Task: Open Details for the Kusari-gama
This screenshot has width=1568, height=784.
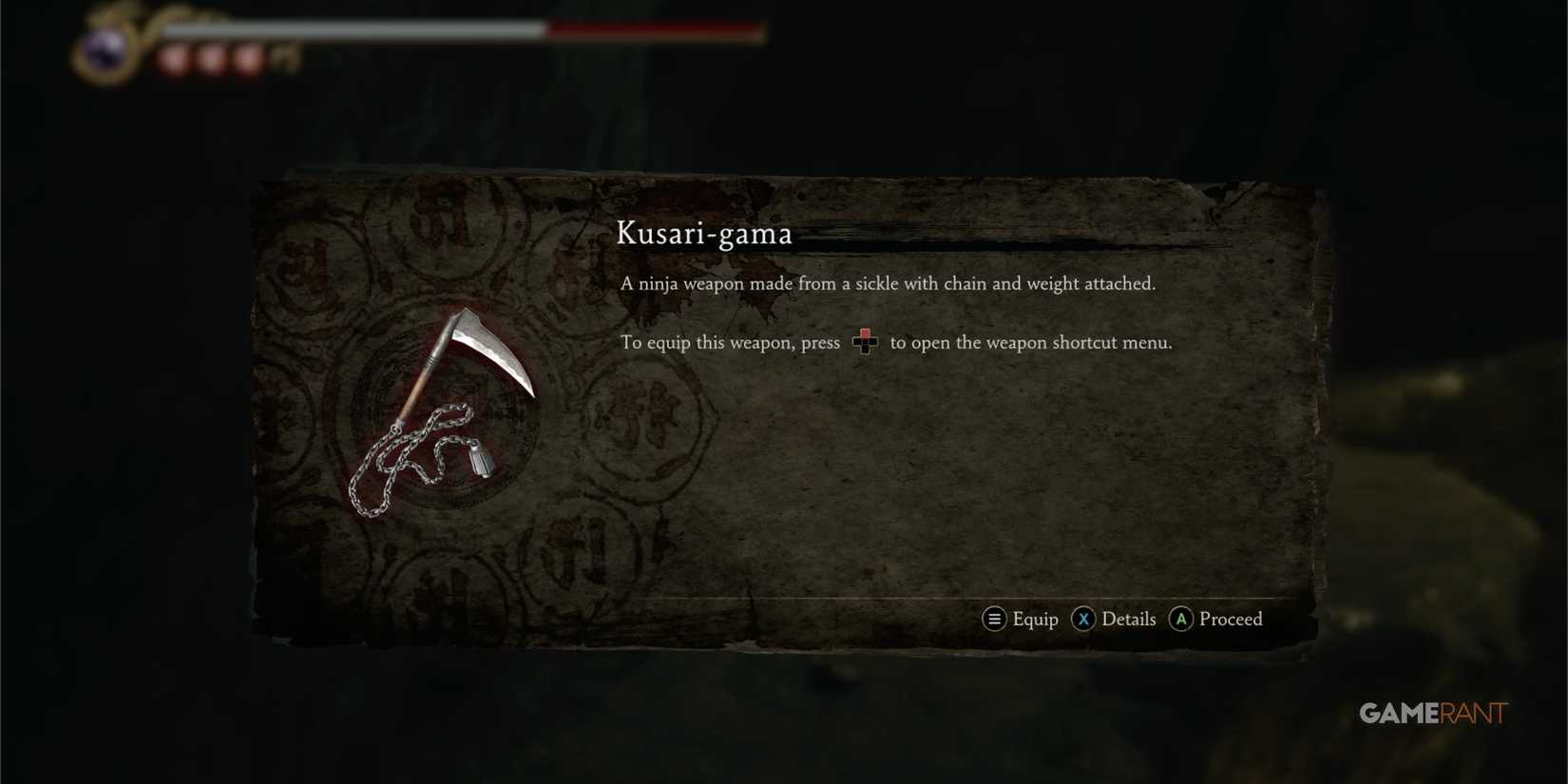Action: click(1128, 619)
